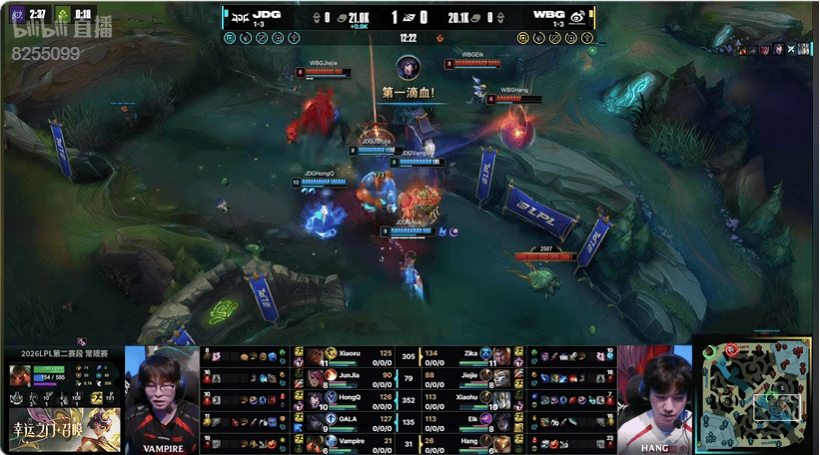Click Elk's scoreboard row
Image resolution: width=820 pixels, height=455 pixels.
click(x=468, y=419)
